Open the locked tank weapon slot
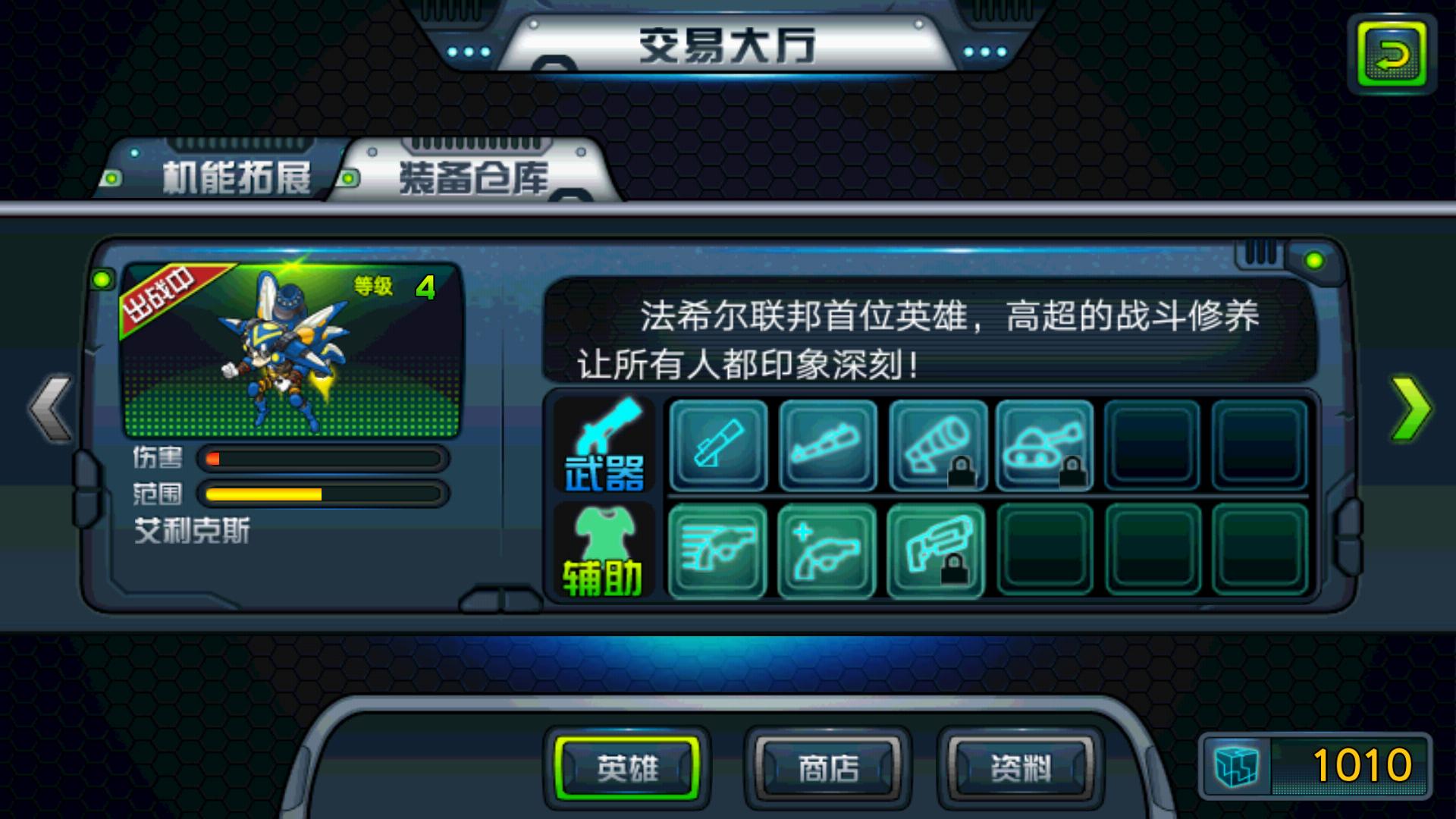This screenshot has width=1456, height=819. point(1045,446)
